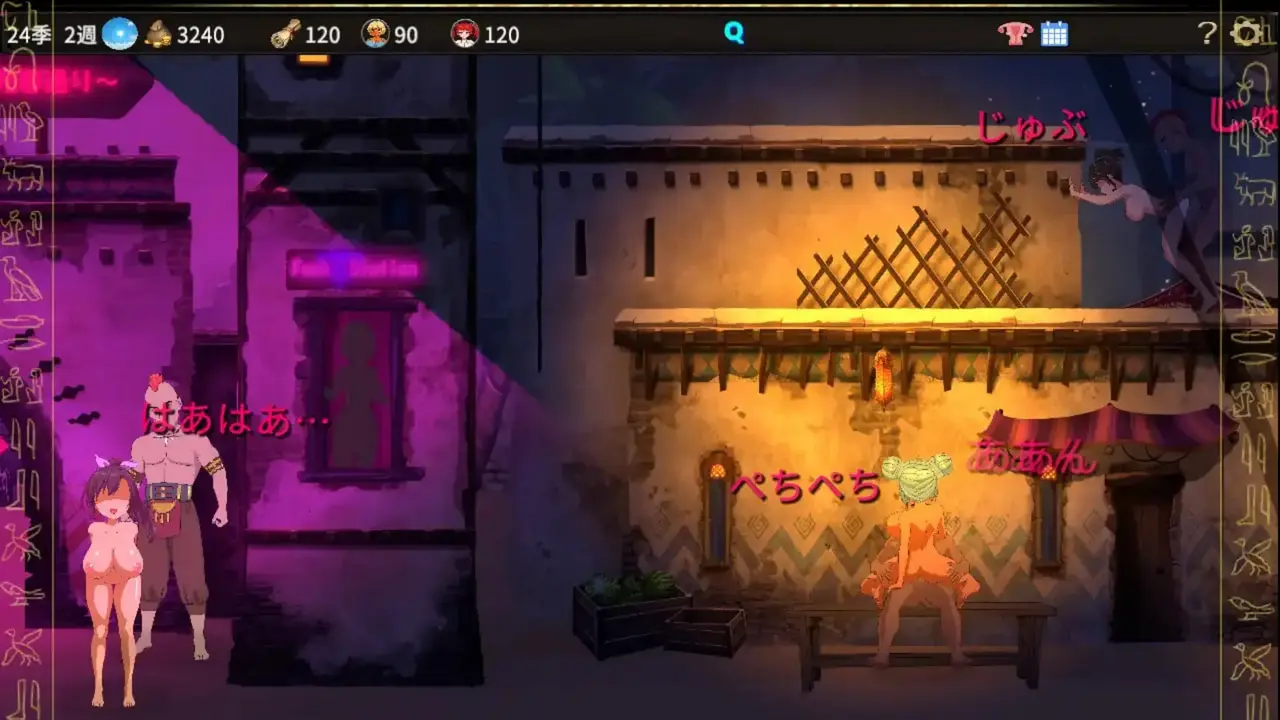The width and height of the screenshot is (1280, 720).
Task: Open settings with the gear icon
Action: 1246,34
